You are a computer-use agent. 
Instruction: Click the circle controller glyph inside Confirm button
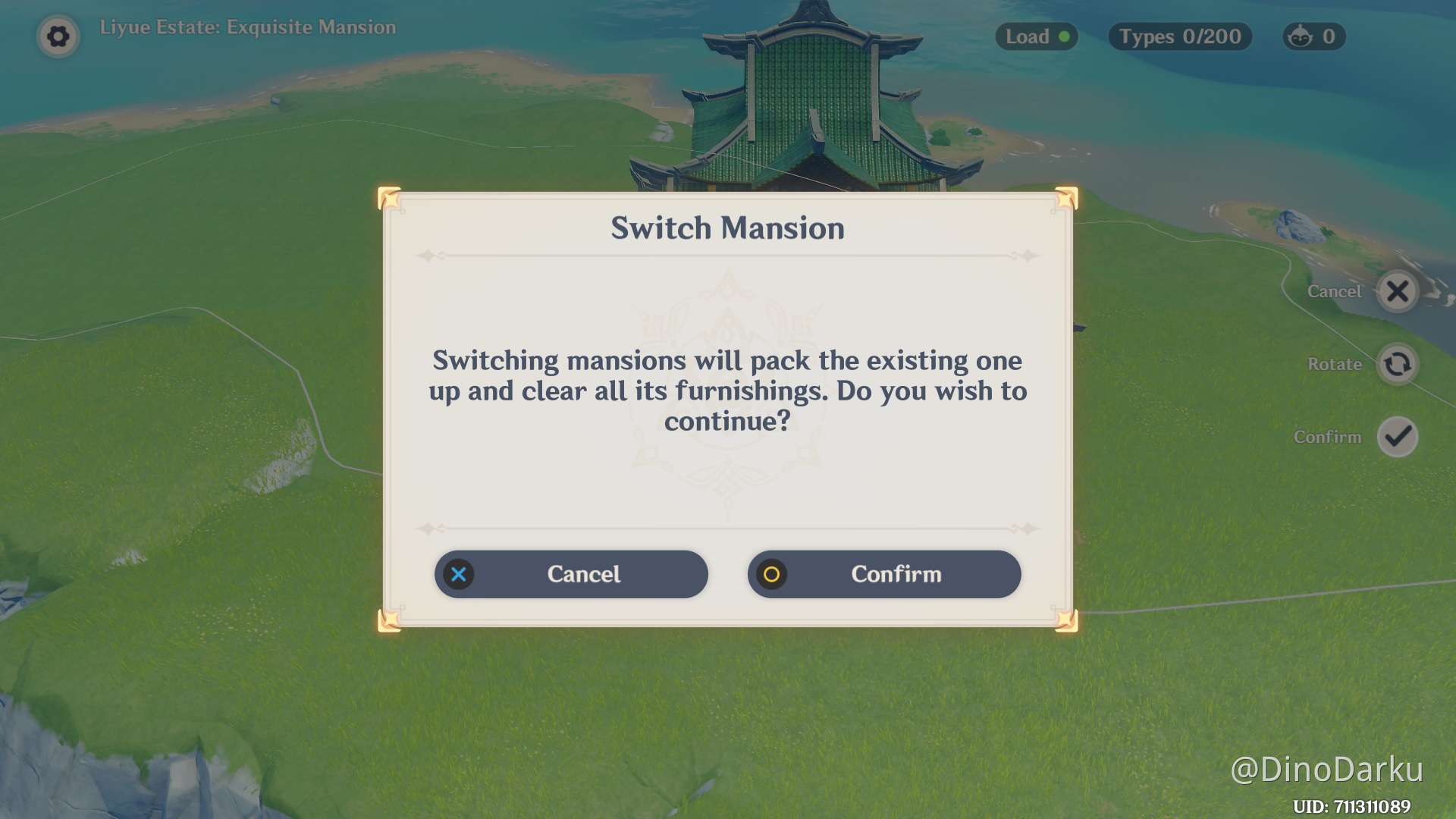pyautogui.click(x=772, y=575)
